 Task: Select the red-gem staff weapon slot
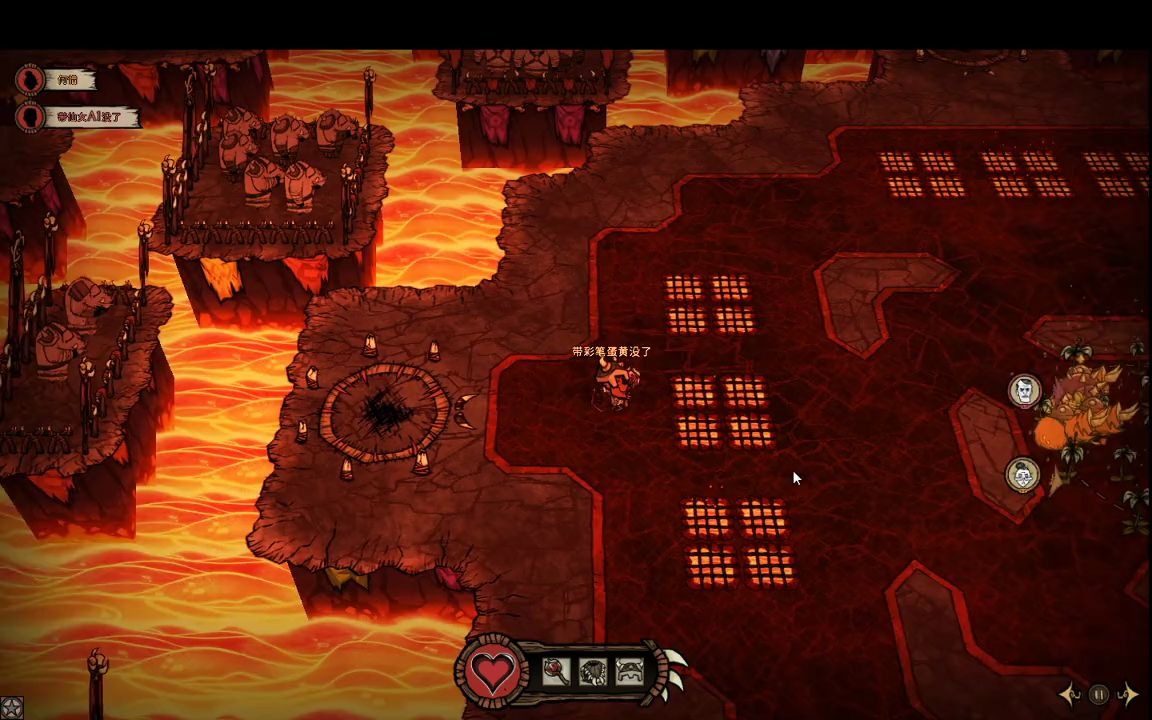coord(556,672)
